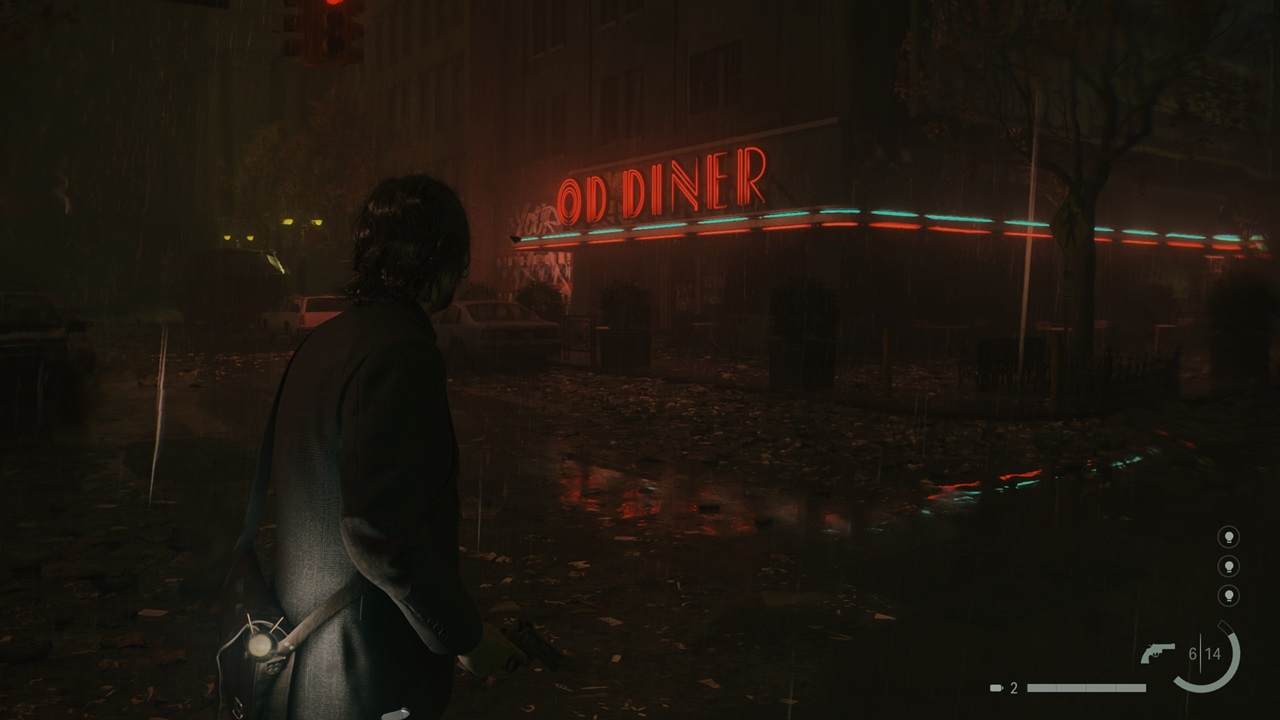Click the flashlight battery icon
The image size is (1280, 720).
(996, 688)
